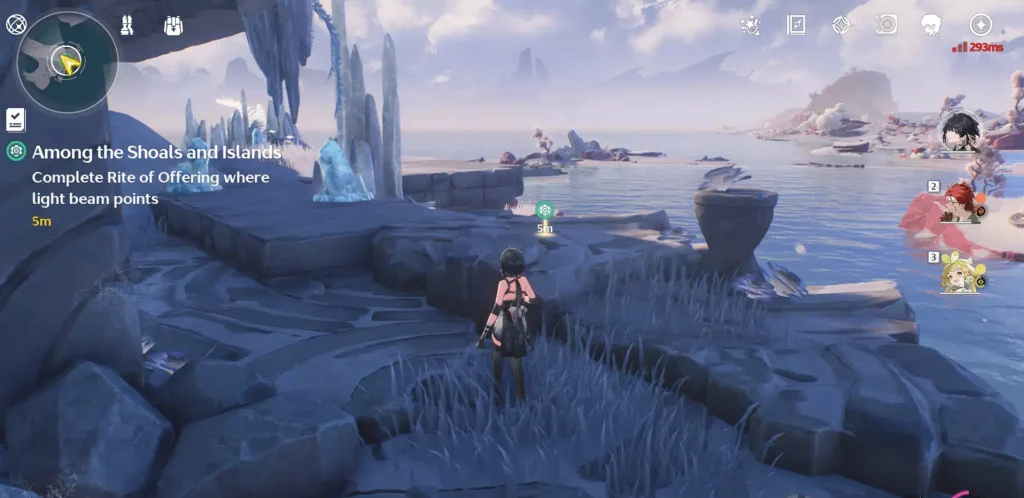Open the guidebook with compass icon
Image resolution: width=1024 pixels, height=498 pixels.
[x=796, y=25]
